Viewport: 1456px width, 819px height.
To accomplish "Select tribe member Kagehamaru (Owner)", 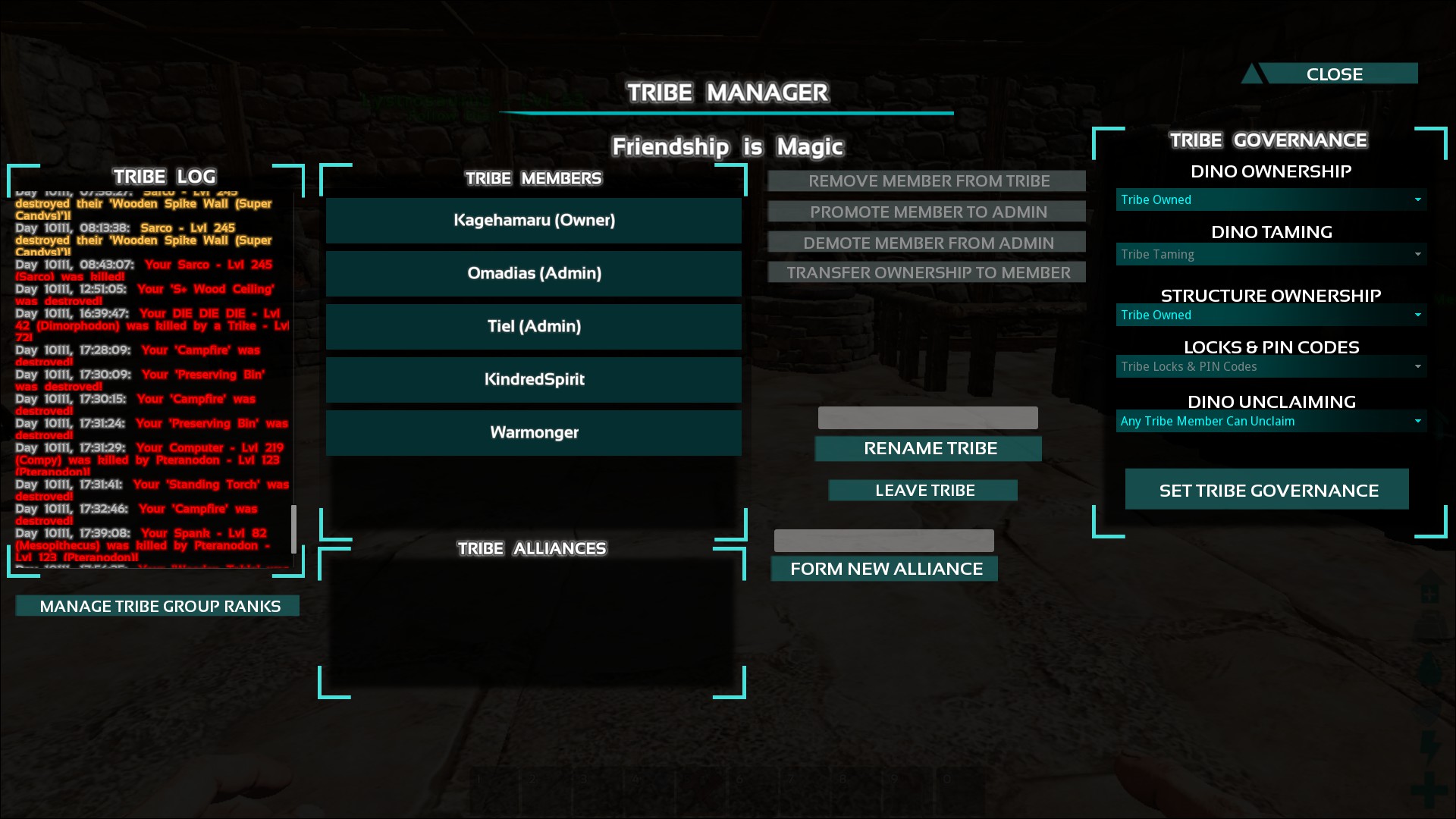I will (x=534, y=221).
